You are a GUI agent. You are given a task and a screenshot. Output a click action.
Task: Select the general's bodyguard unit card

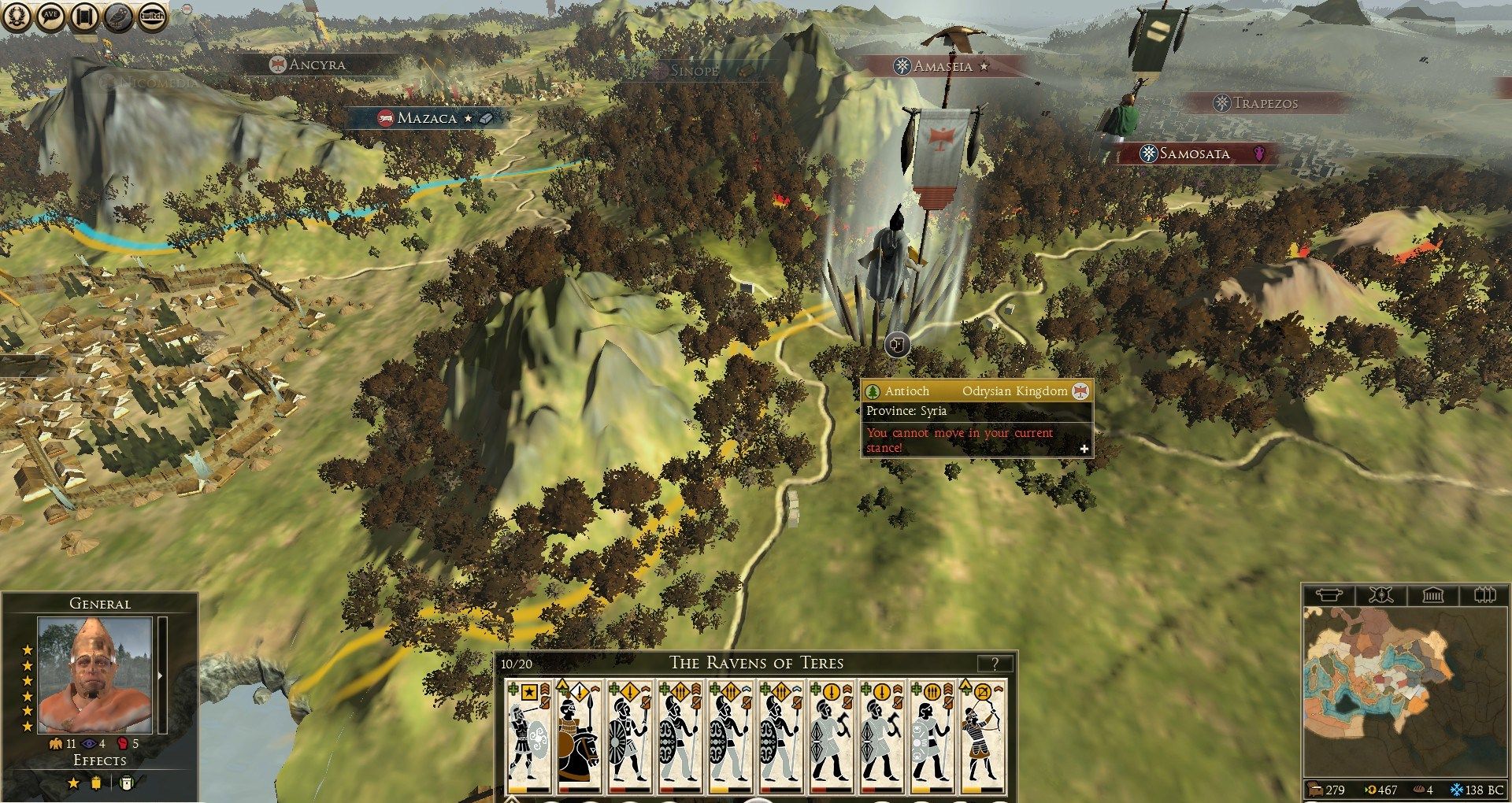click(x=528, y=735)
